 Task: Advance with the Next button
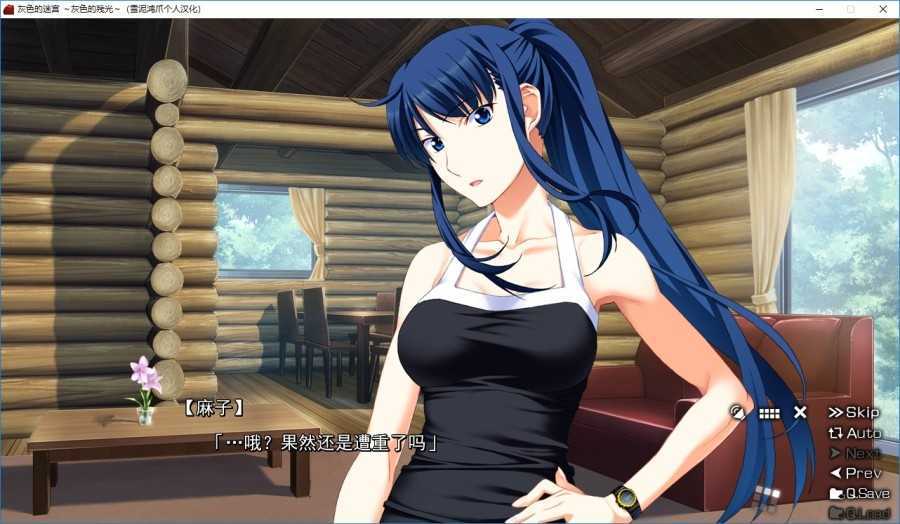pos(854,453)
